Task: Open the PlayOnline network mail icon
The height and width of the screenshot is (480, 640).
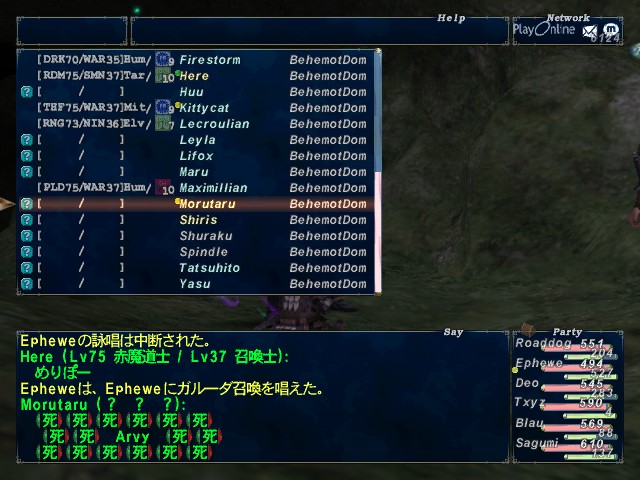Action: [590, 33]
